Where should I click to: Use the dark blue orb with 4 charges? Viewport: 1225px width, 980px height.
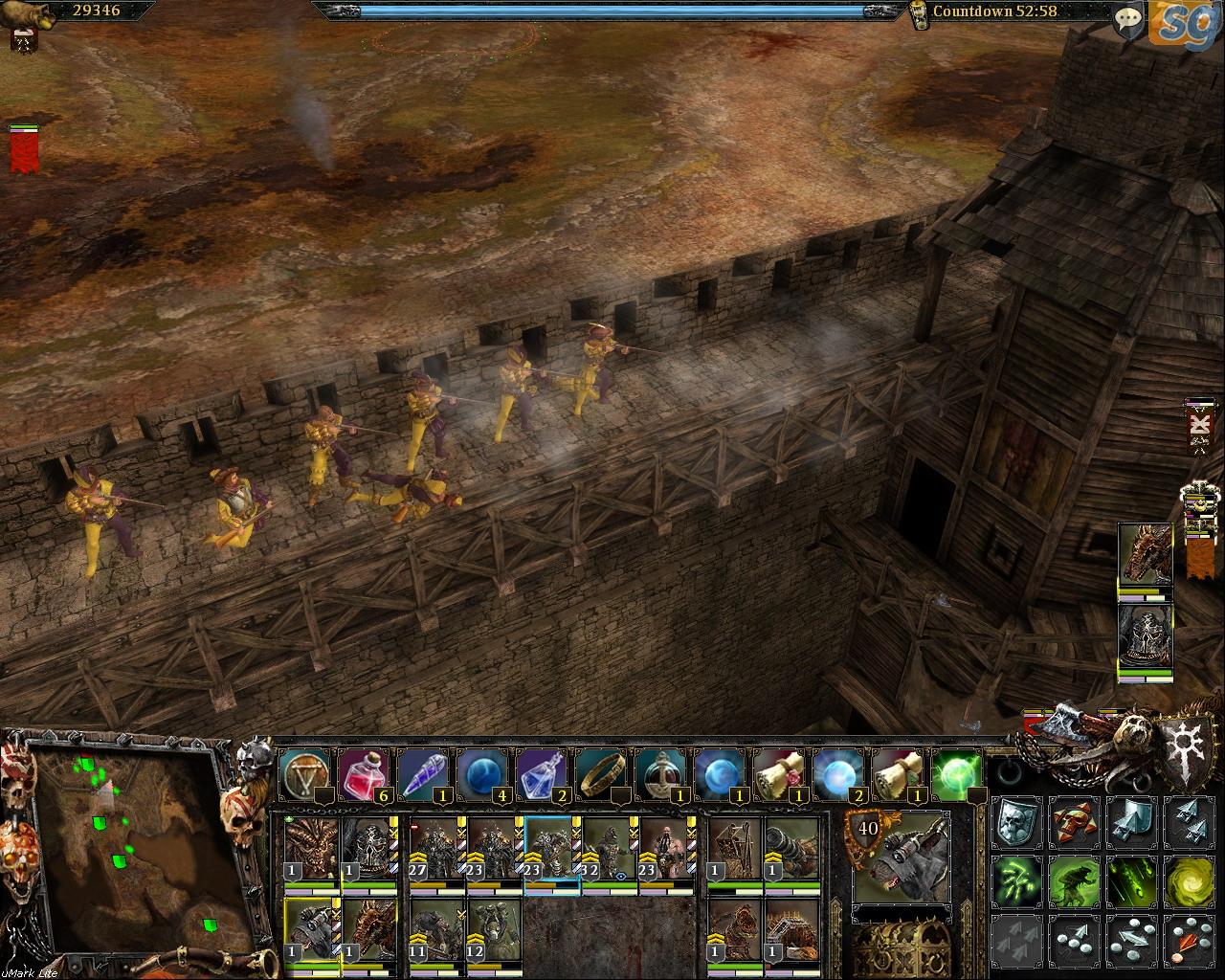pos(482,771)
